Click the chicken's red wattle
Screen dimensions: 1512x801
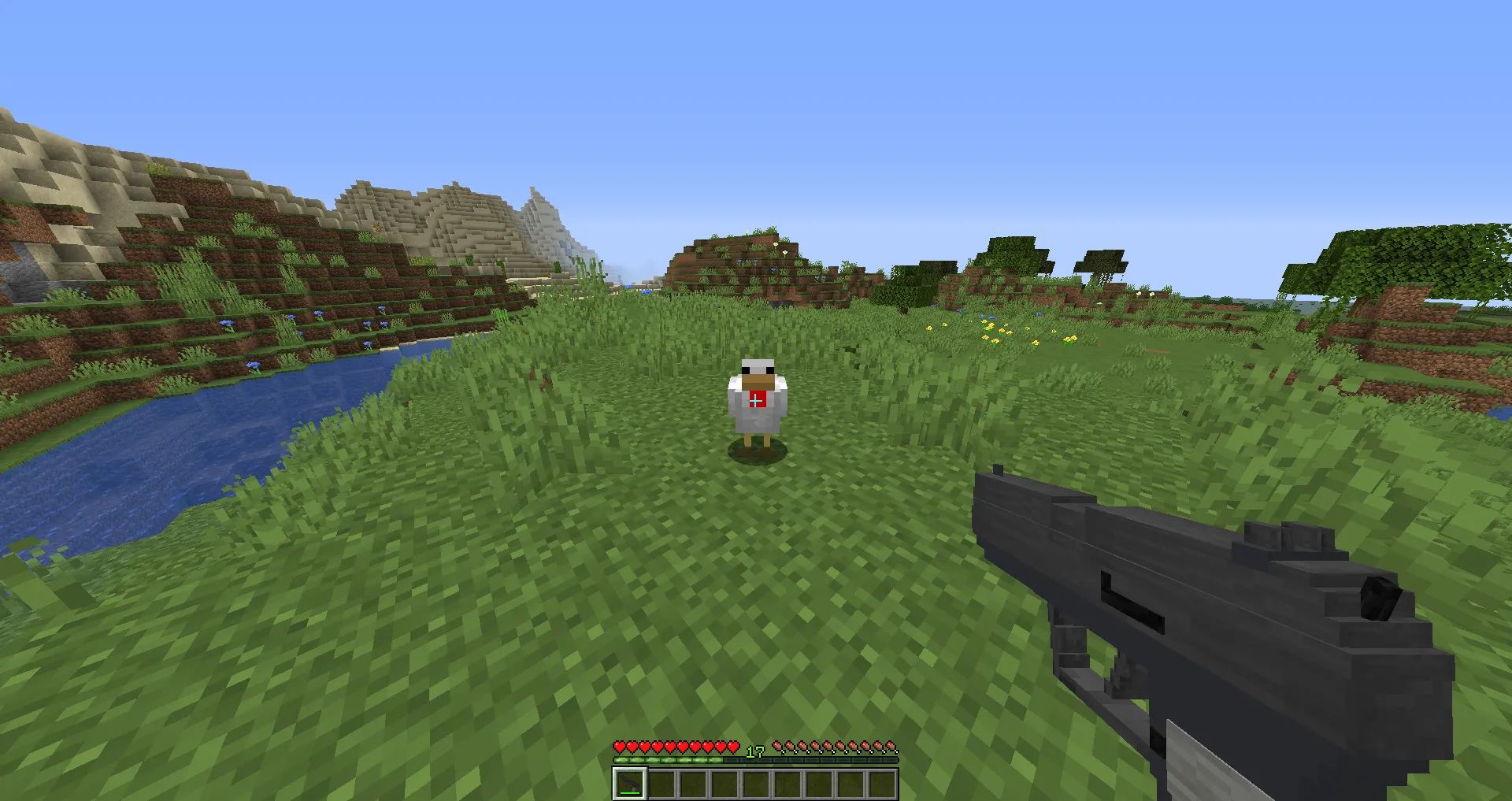point(761,394)
